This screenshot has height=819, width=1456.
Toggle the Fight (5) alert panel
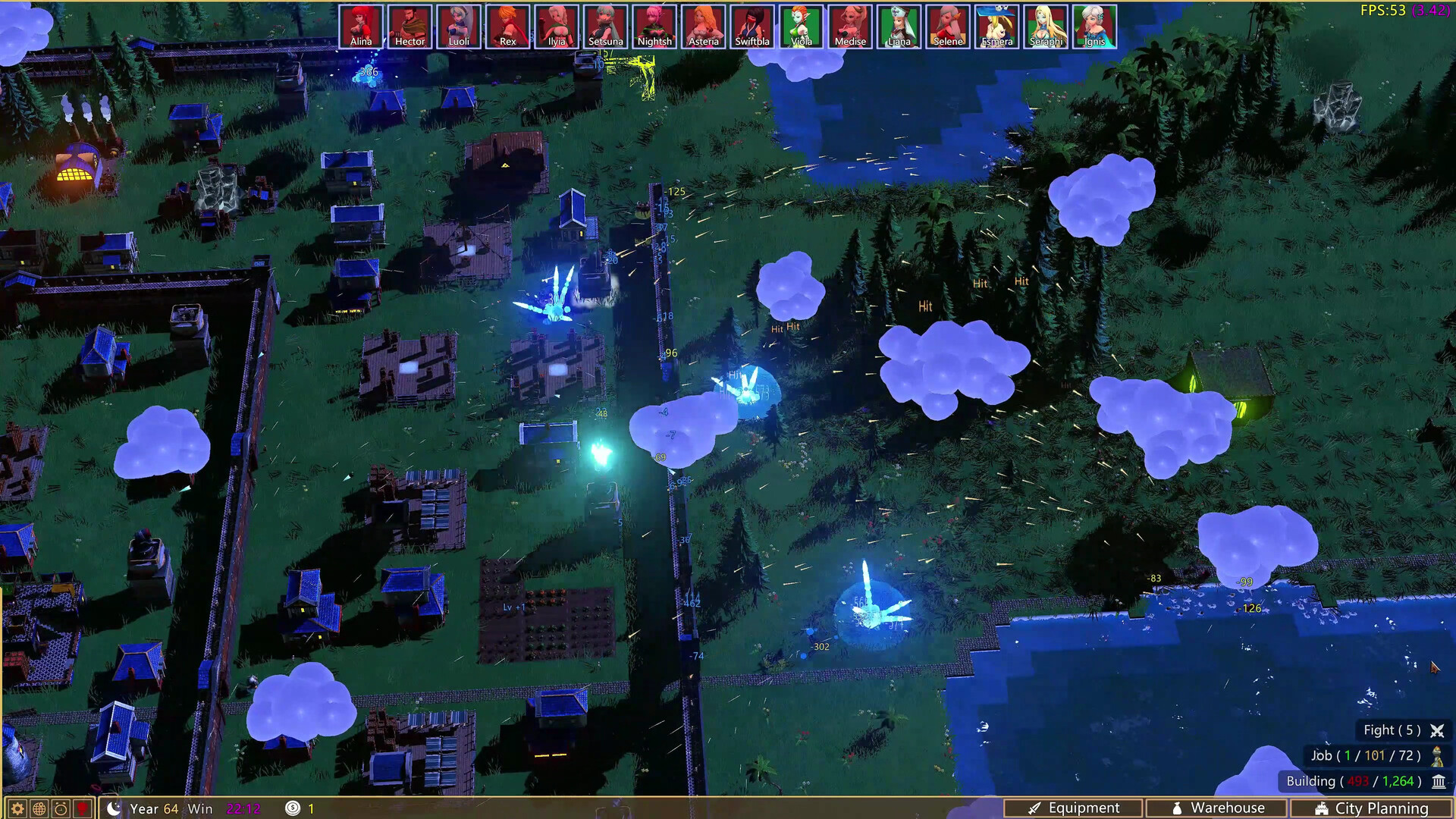pos(1392,730)
